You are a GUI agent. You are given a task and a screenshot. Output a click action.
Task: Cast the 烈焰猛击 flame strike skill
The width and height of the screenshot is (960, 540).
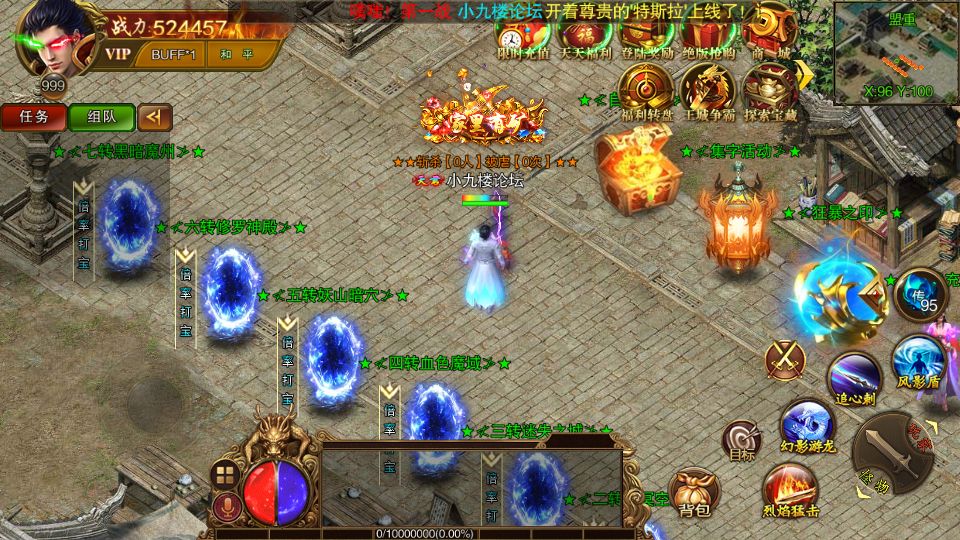point(790,490)
